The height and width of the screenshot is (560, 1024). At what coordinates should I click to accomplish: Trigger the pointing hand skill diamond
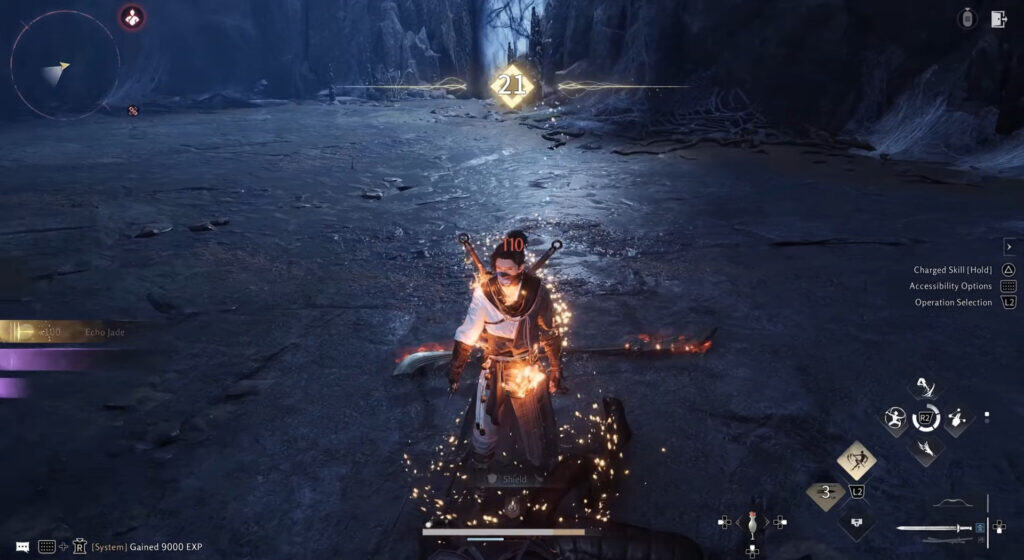coord(957,419)
